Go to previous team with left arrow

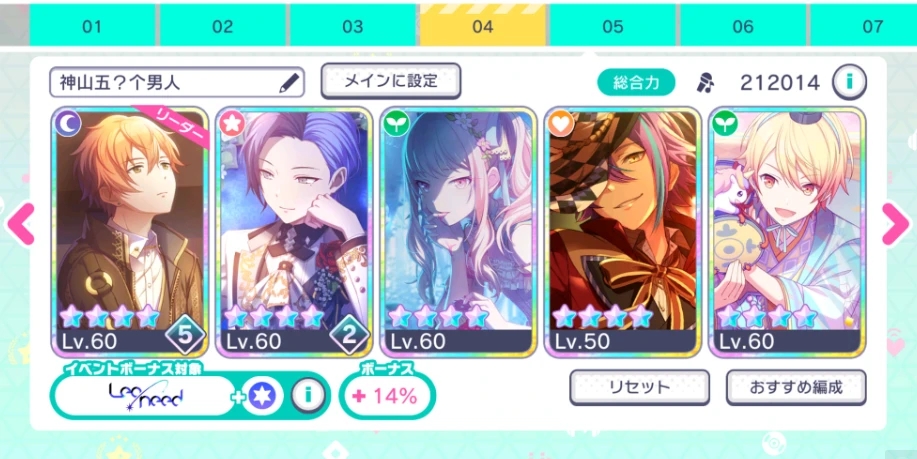(20, 224)
